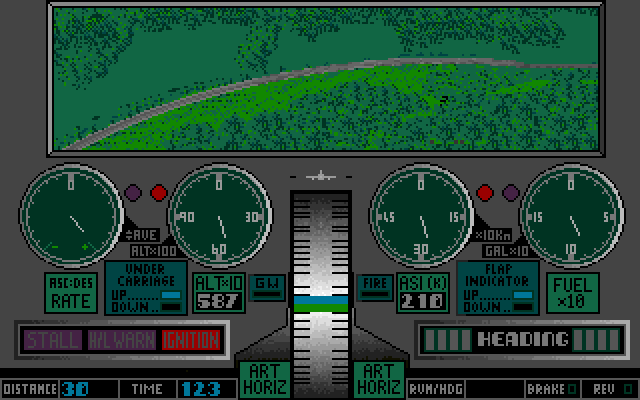Viewport: 640px width, 400px height.
Task: Toggle the REV thrust indicator box
Action: tap(628, 388)
